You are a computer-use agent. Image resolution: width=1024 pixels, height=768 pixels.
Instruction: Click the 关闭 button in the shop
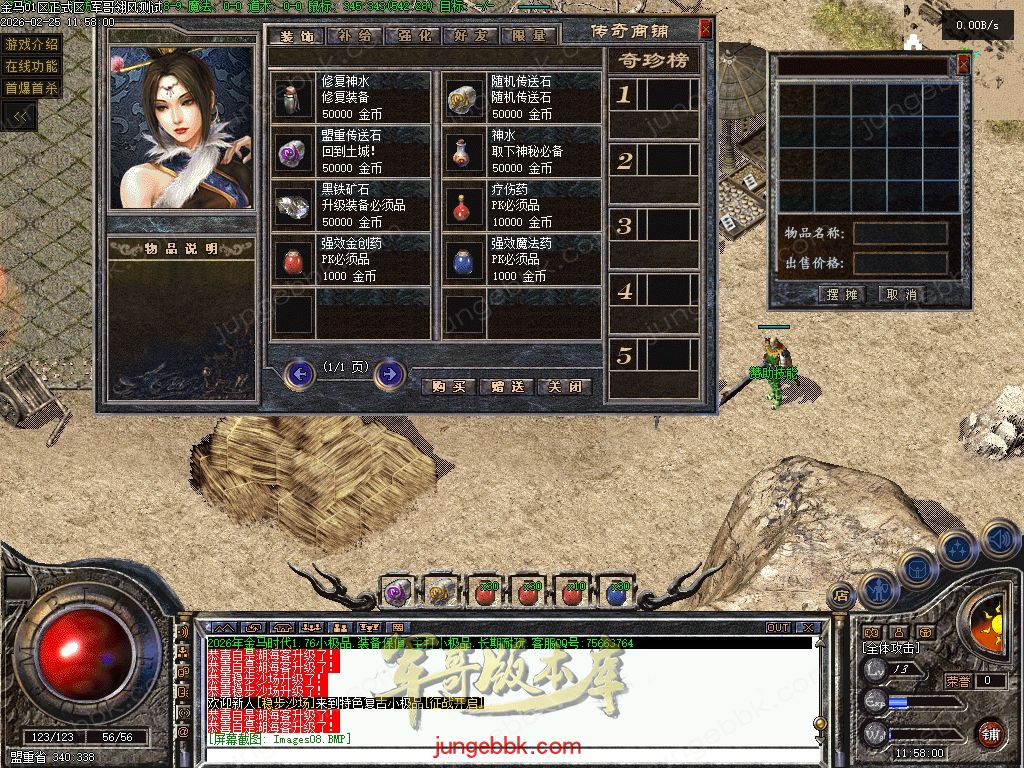tap(564, 387)
